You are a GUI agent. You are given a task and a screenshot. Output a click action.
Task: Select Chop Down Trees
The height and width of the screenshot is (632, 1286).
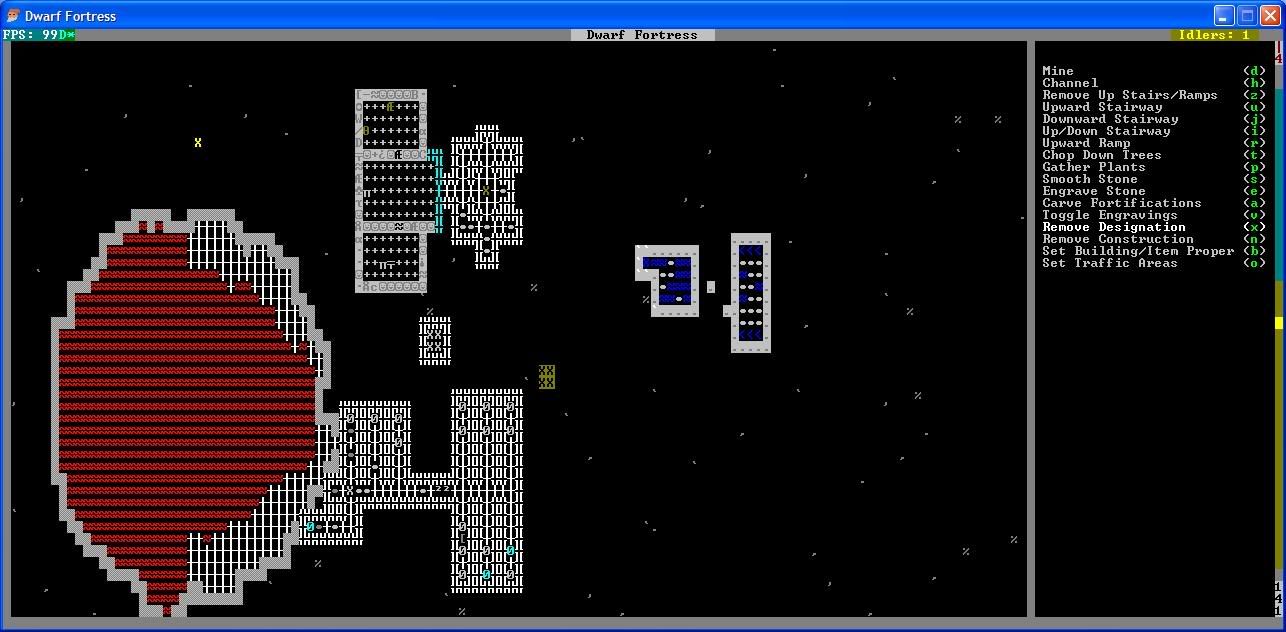(x=1102, y=155)
